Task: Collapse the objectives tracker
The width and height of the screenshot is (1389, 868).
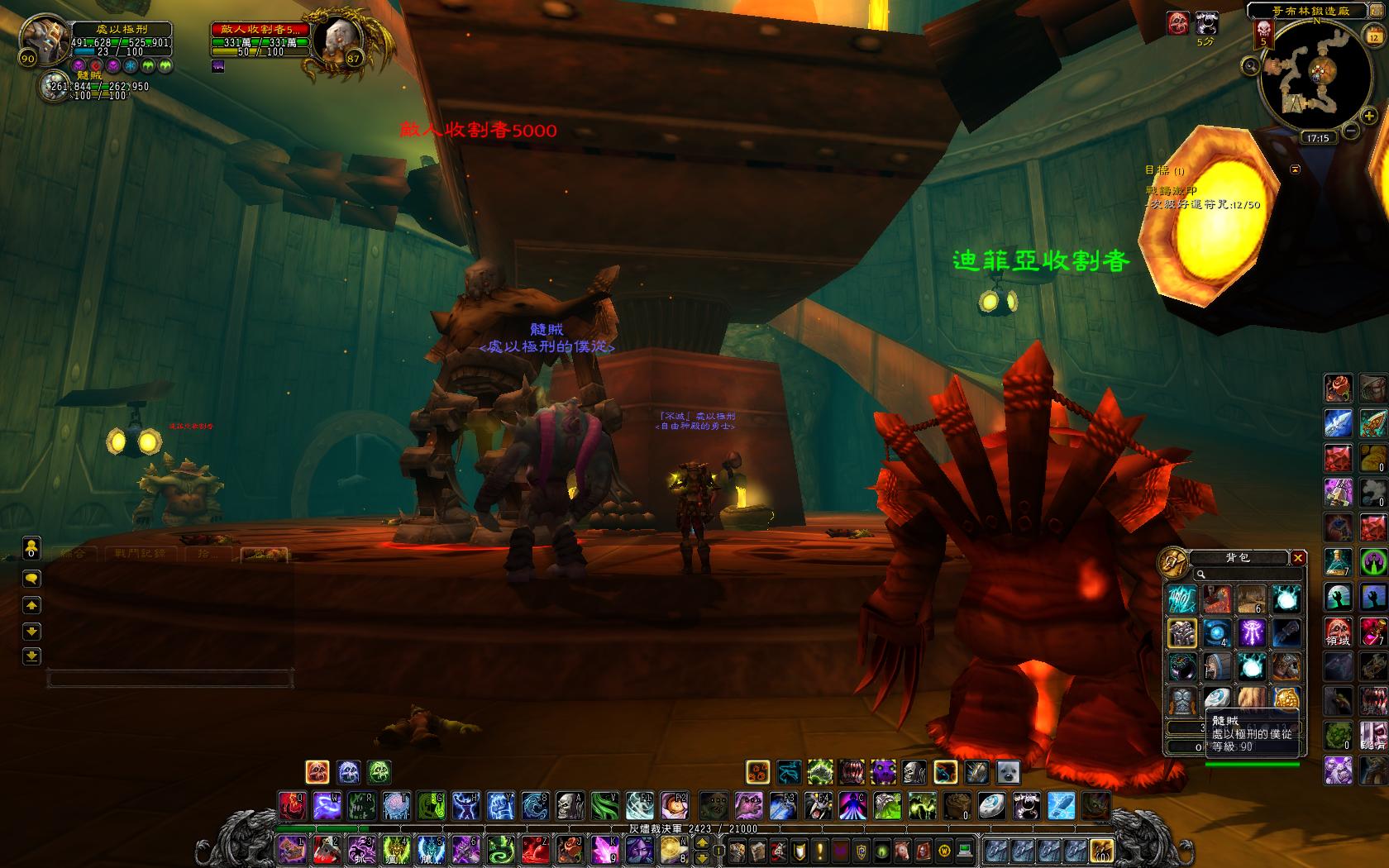Action: pyautogui.click(x=1296, y=169)
